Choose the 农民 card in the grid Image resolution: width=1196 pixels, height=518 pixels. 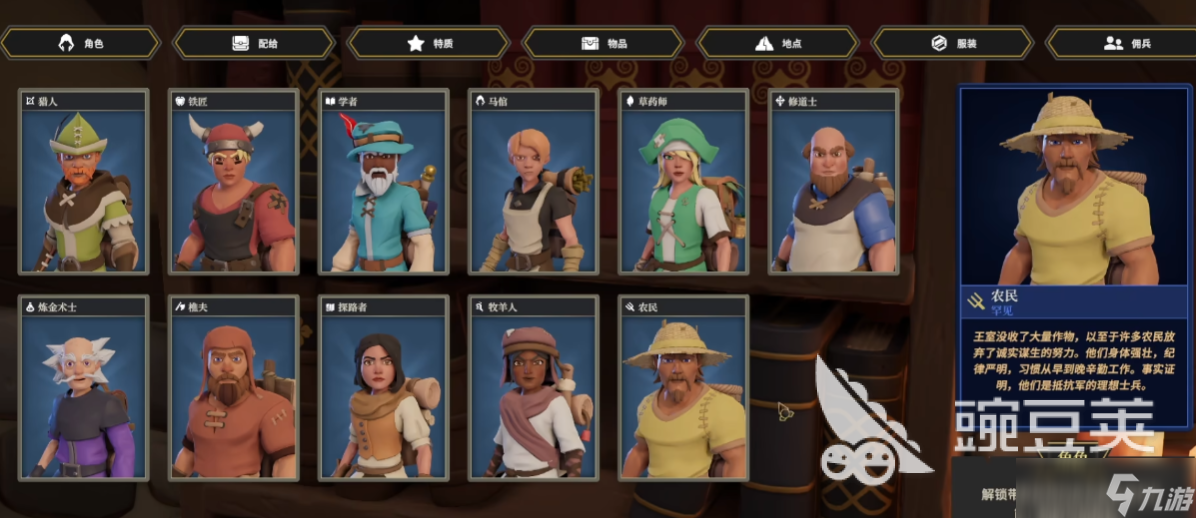(684, 388)
